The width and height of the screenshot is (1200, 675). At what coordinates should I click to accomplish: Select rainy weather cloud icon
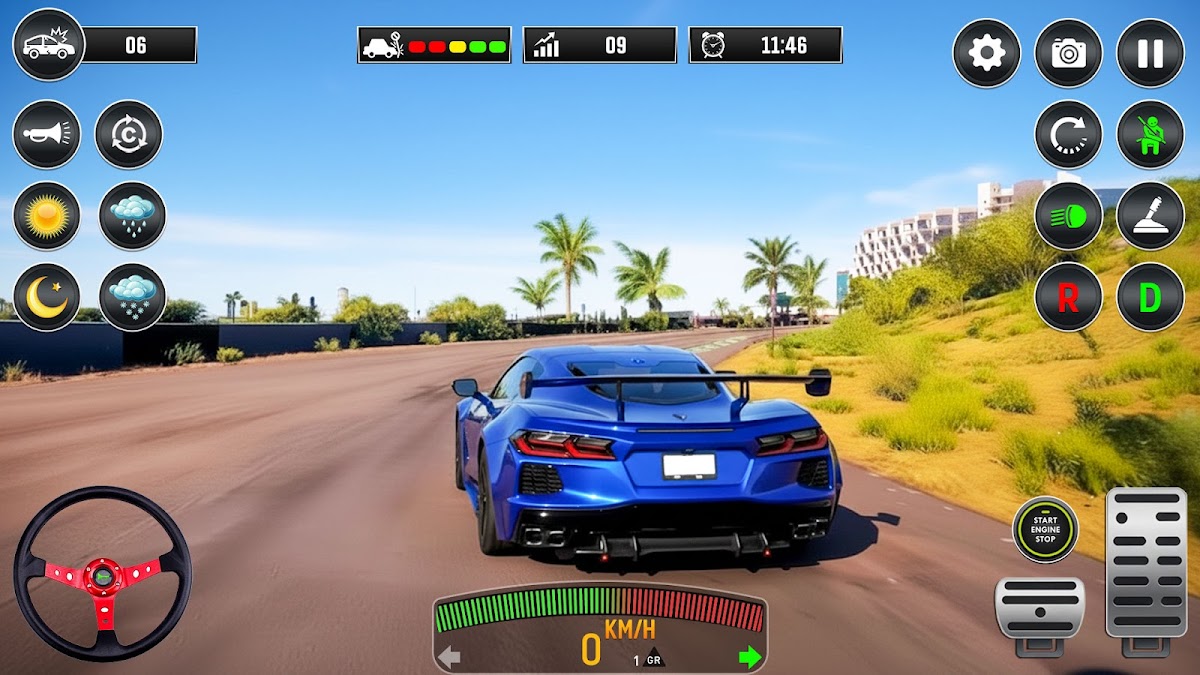pyautogui.click(x=132, y=215)
